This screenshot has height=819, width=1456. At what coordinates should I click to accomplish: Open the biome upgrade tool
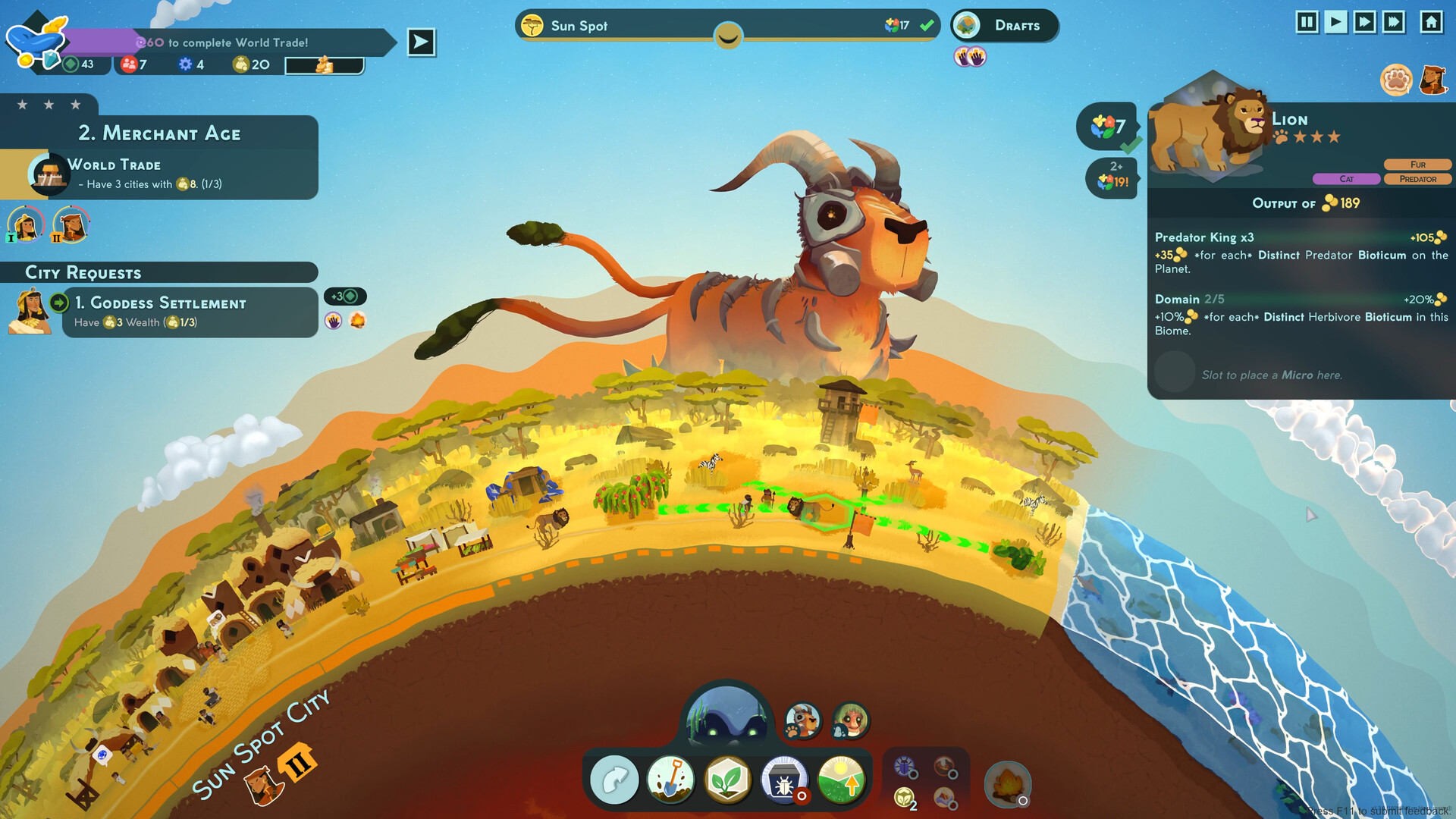tap(842, 779)
